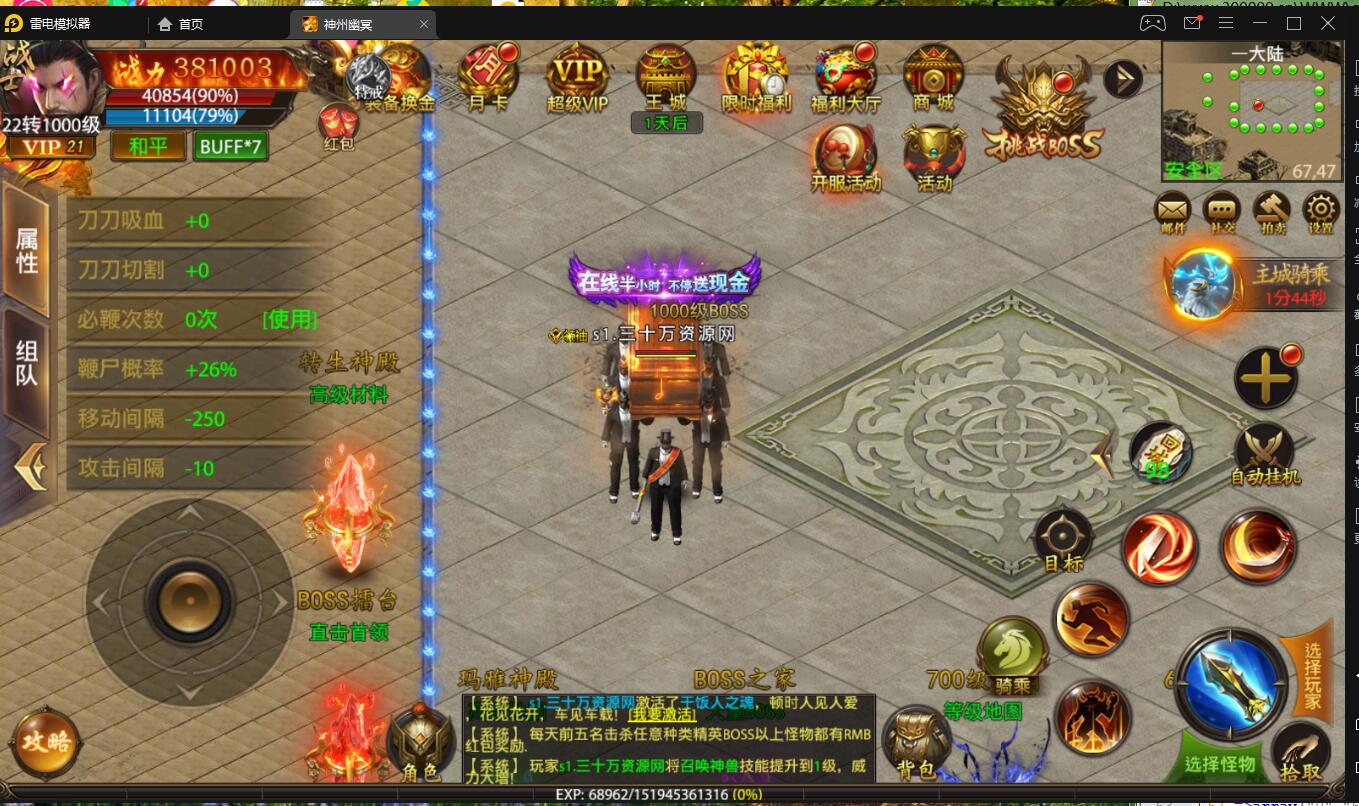
Task: Open the 背包 backpack icon
Action: pyautogui.click(x=919, y=737)
